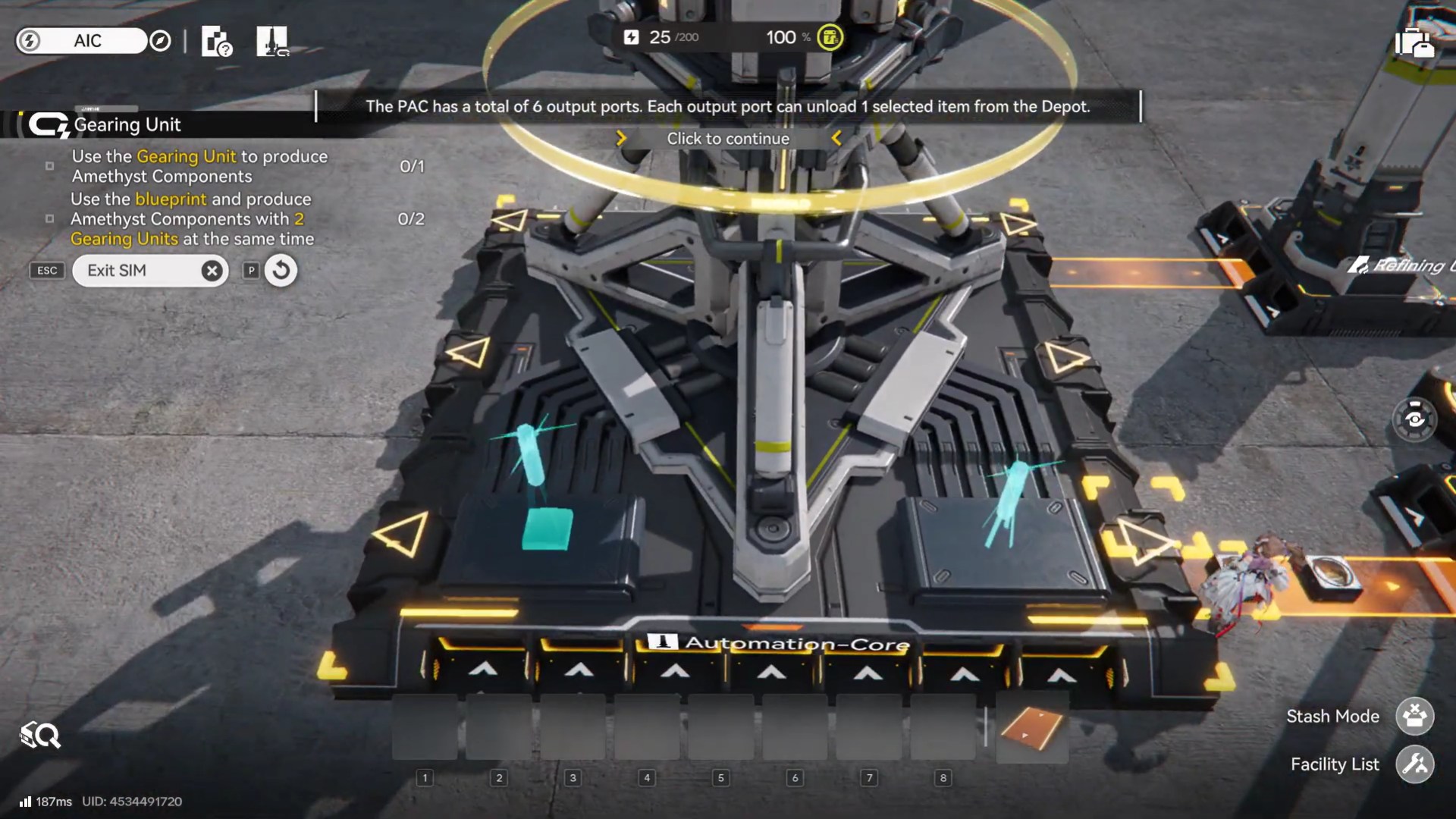
Task: Select the Automation-Core label on the PAC
Action: click(x=781, y=641)
